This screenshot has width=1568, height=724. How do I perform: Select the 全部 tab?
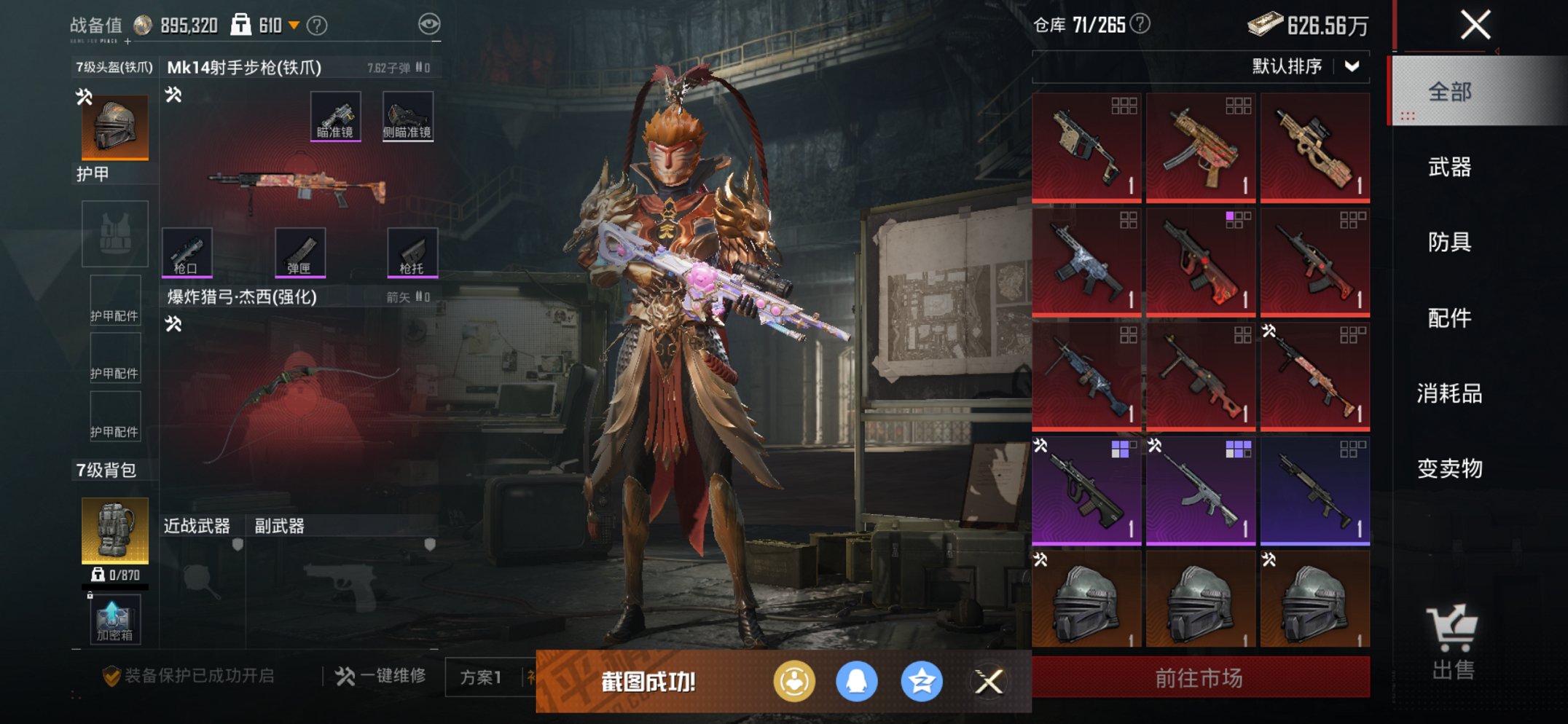tap(1449, 92)
